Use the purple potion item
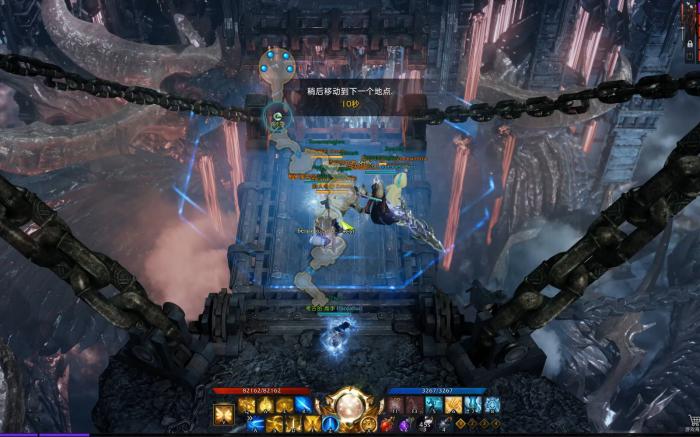The height and width of the screenshot is (437, 700). point(404,425)
